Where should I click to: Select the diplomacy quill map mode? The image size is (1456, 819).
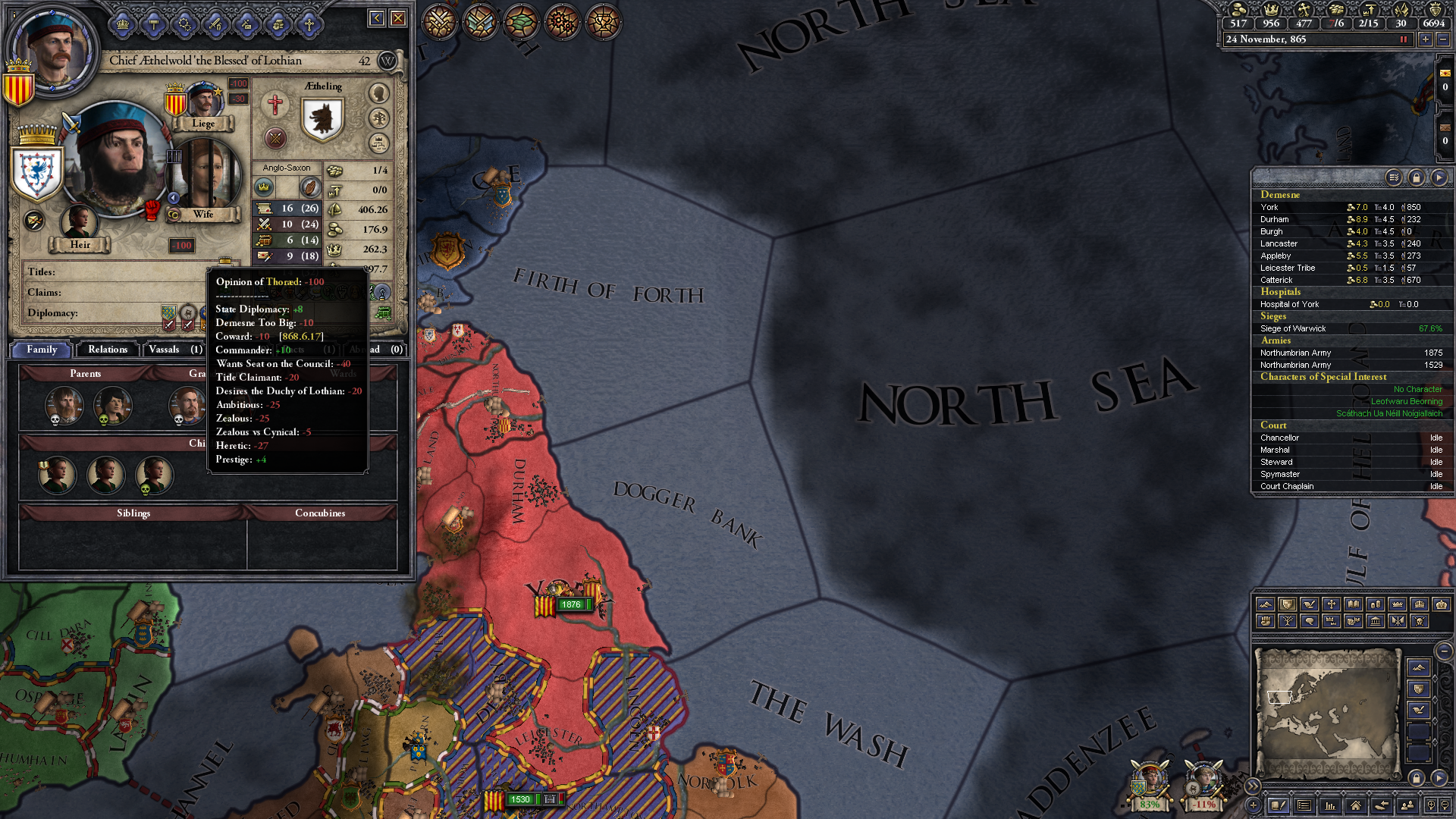click(x=1309, y=604)
